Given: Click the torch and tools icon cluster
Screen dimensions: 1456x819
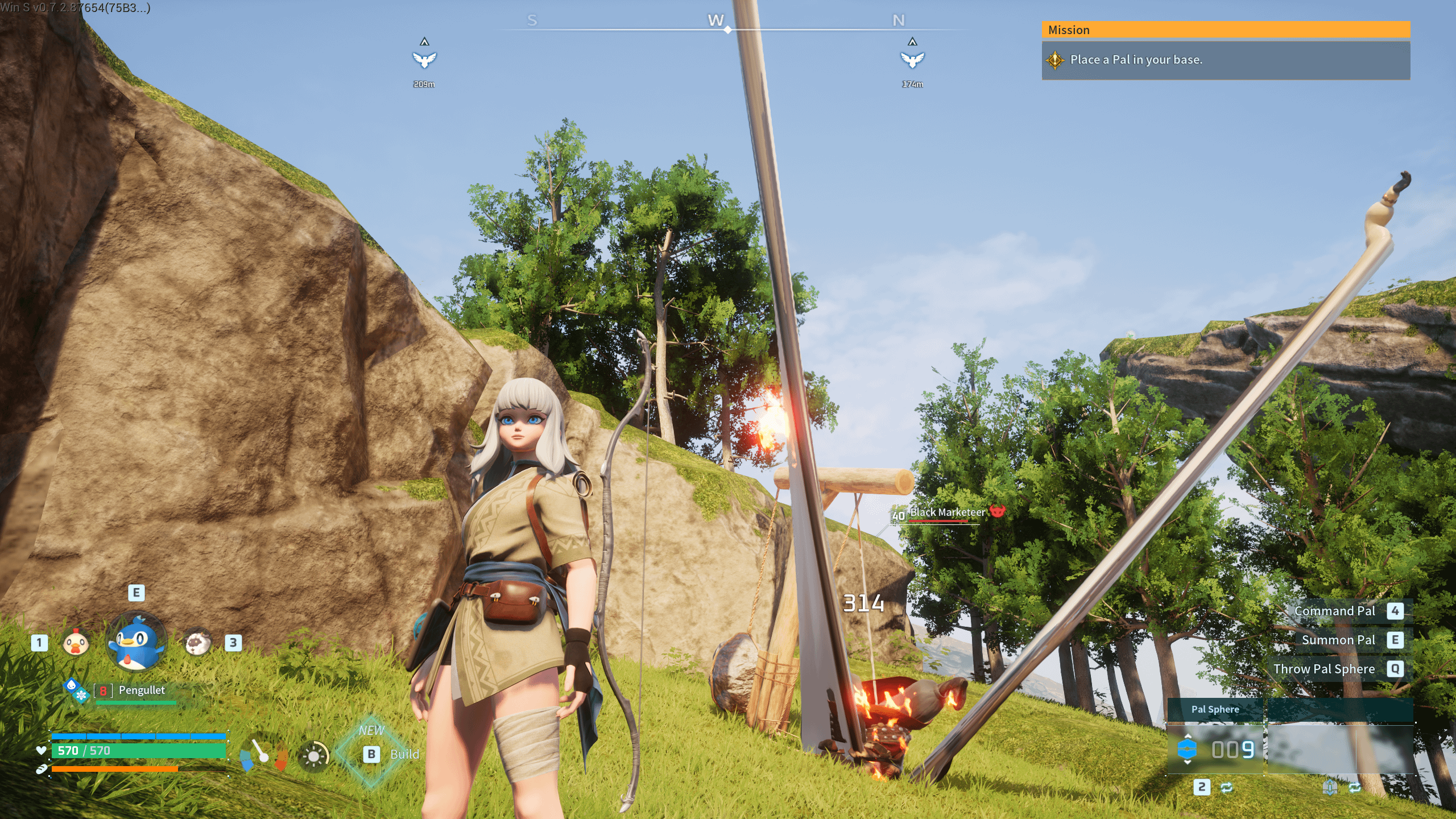Looking at the screenshot, I should (263, 754).
